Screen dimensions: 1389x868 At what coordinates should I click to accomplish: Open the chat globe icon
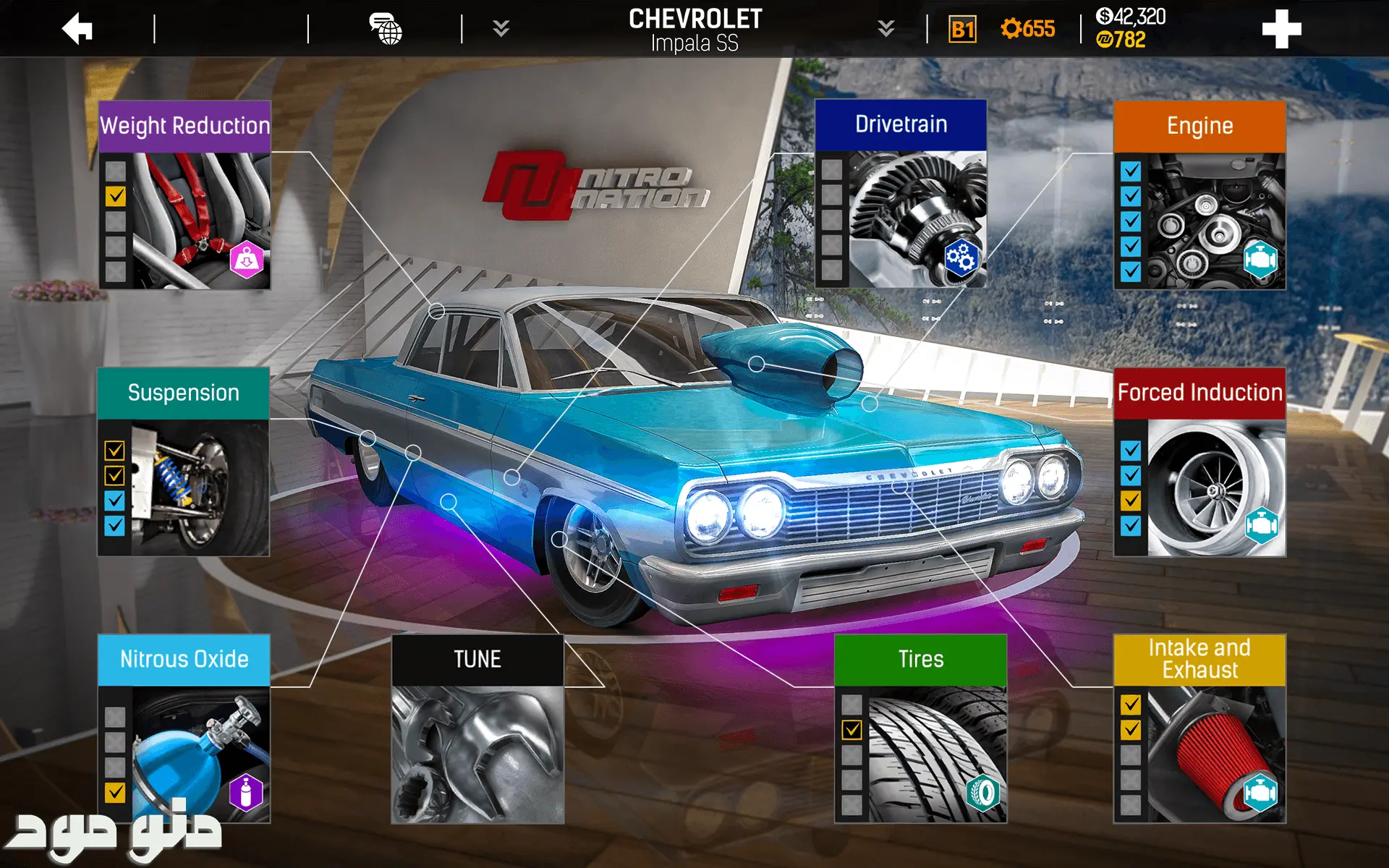click(386, 30)
